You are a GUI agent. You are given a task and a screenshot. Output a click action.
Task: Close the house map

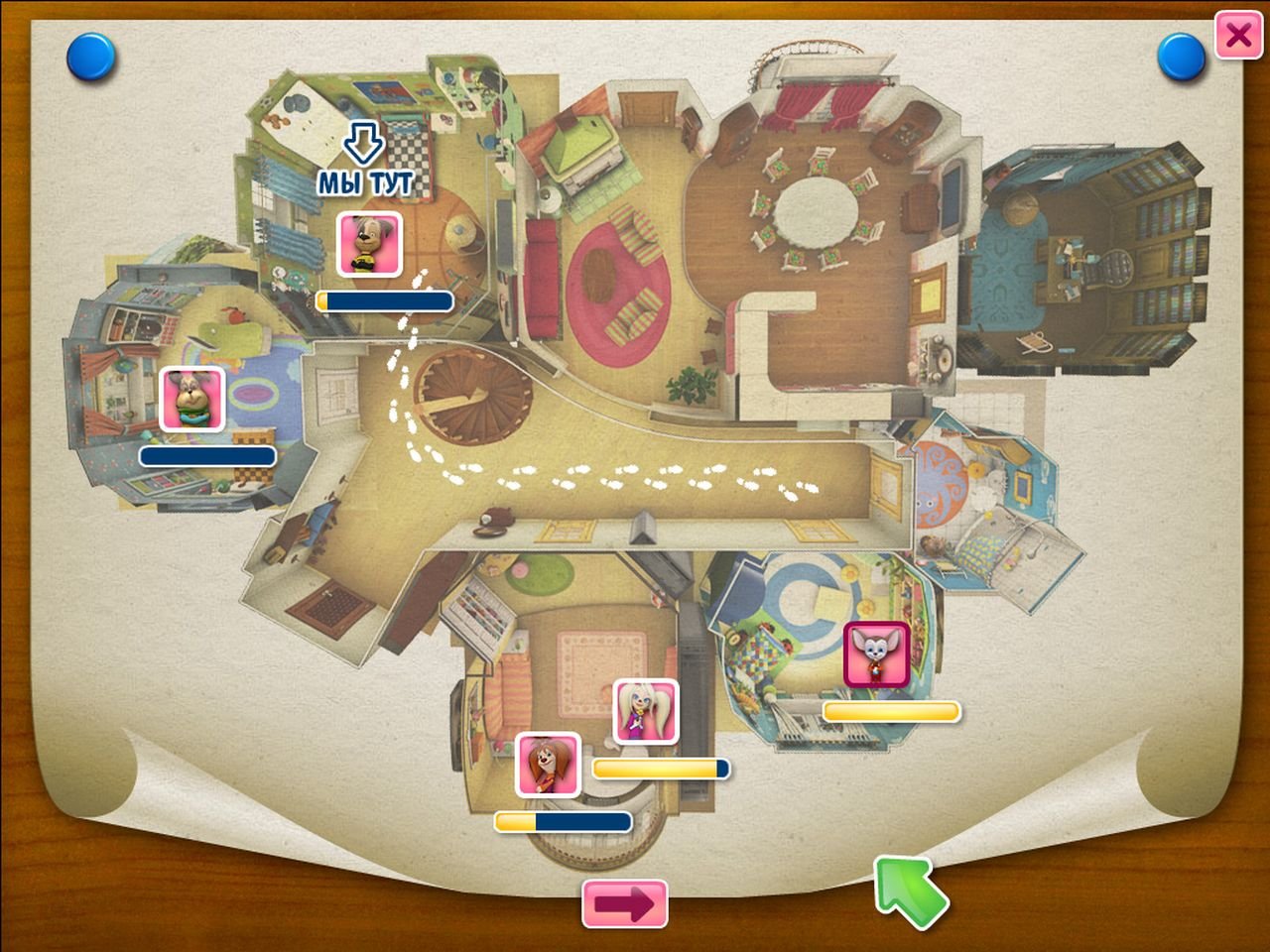pyautogui.click(x=1237, y=36)
